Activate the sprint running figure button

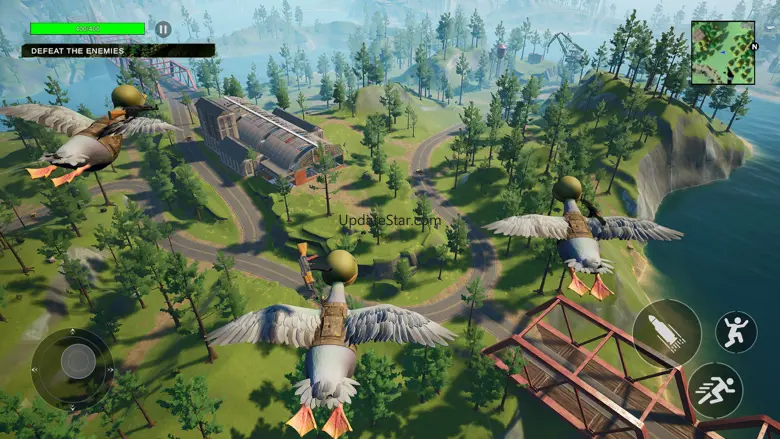[x=715, y=389]
